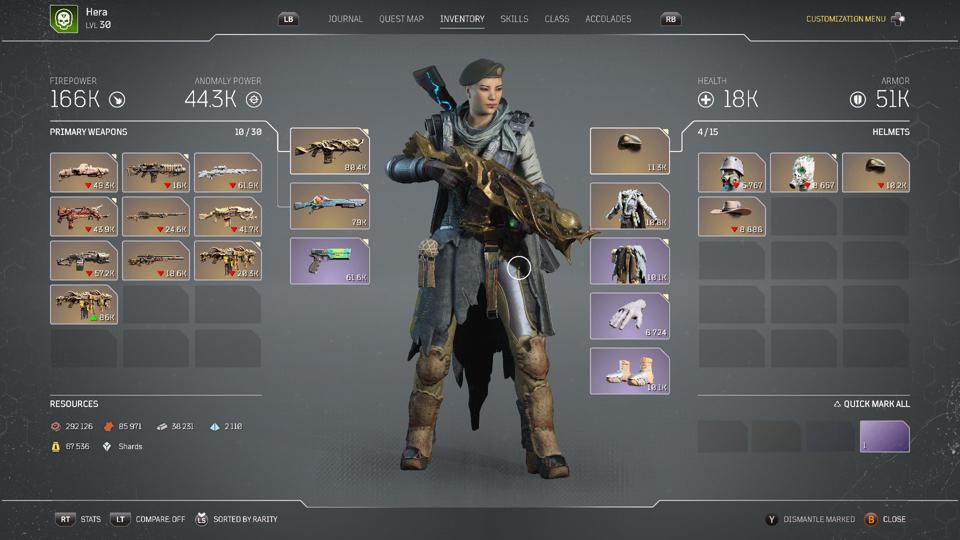Viewport: 960px width, 540px height.
Task: Select the equipped 80.4K primary weapon
Action: coord(330,151)
